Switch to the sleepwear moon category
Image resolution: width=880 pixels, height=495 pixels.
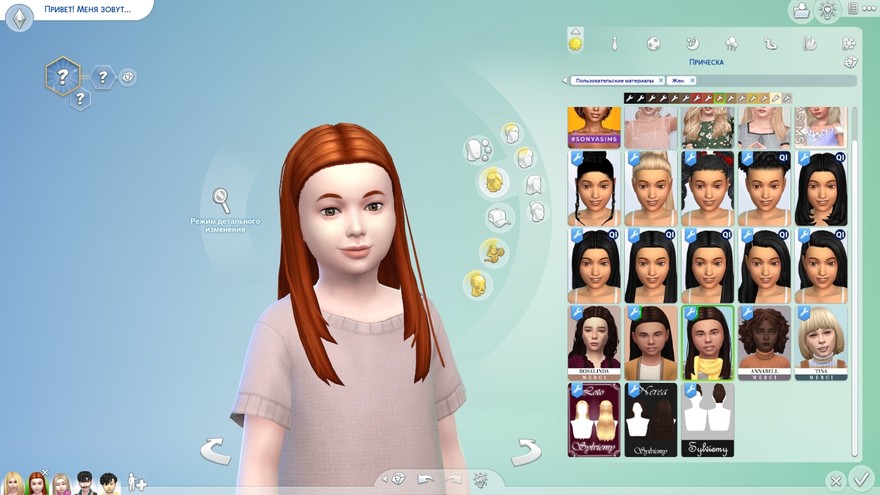tap(692, 44)
